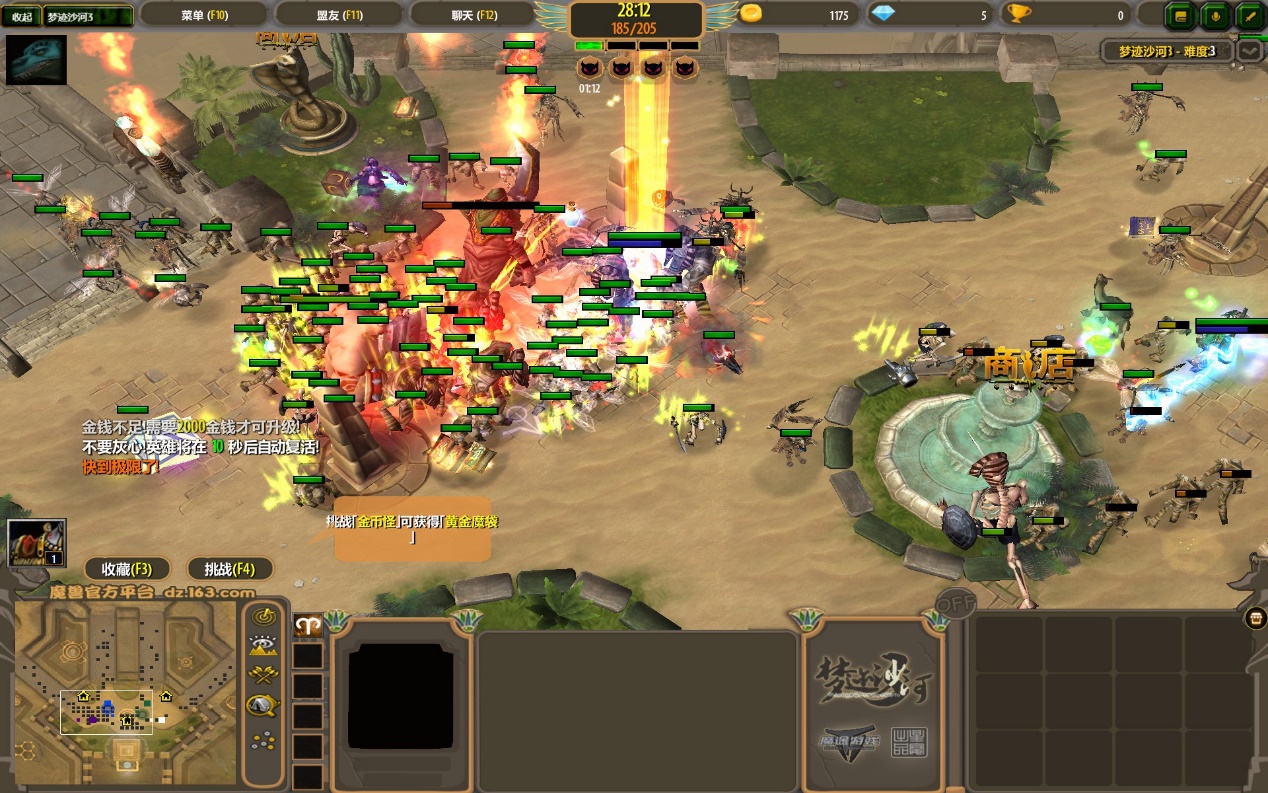Toggle ally color mode (crossed axes icon)
The image size is (1268, 793).
[x=263, y=676]
